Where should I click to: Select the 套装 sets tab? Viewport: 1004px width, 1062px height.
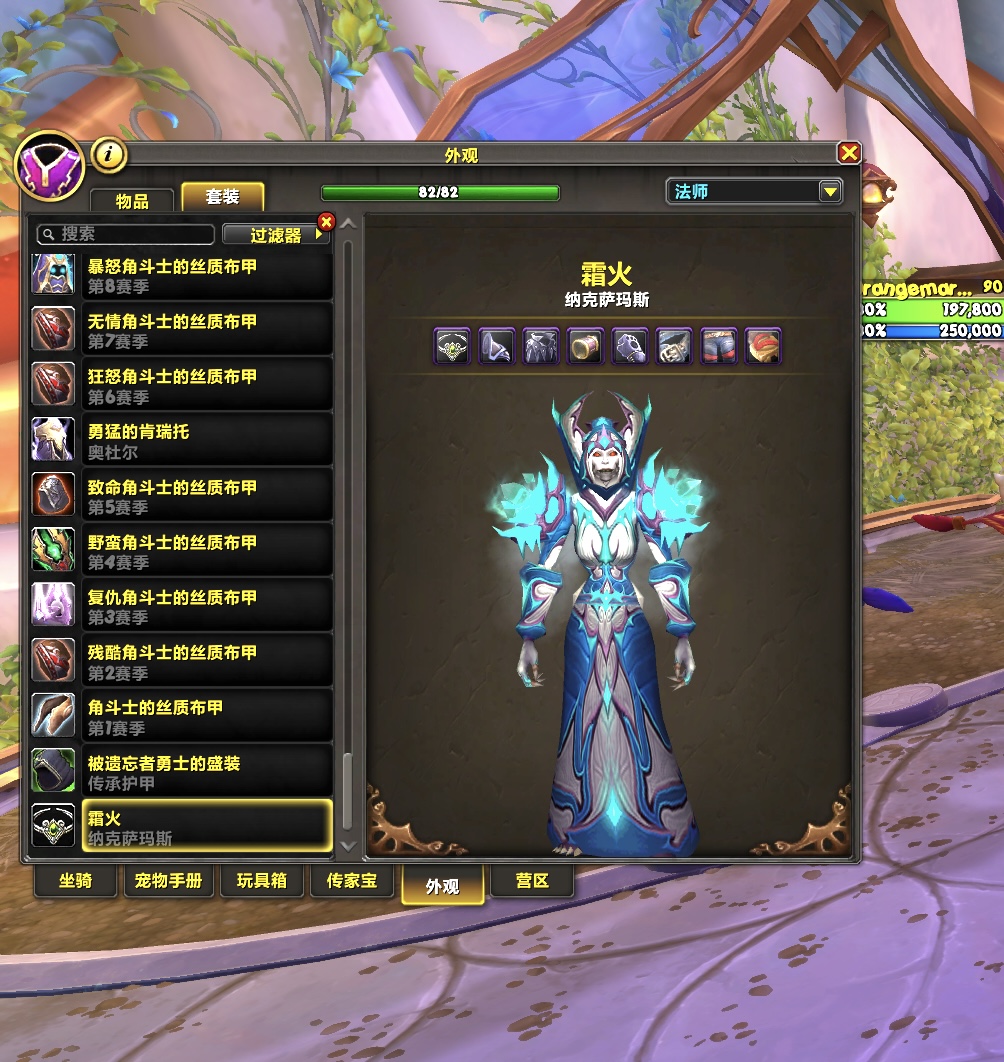[222, 197]
